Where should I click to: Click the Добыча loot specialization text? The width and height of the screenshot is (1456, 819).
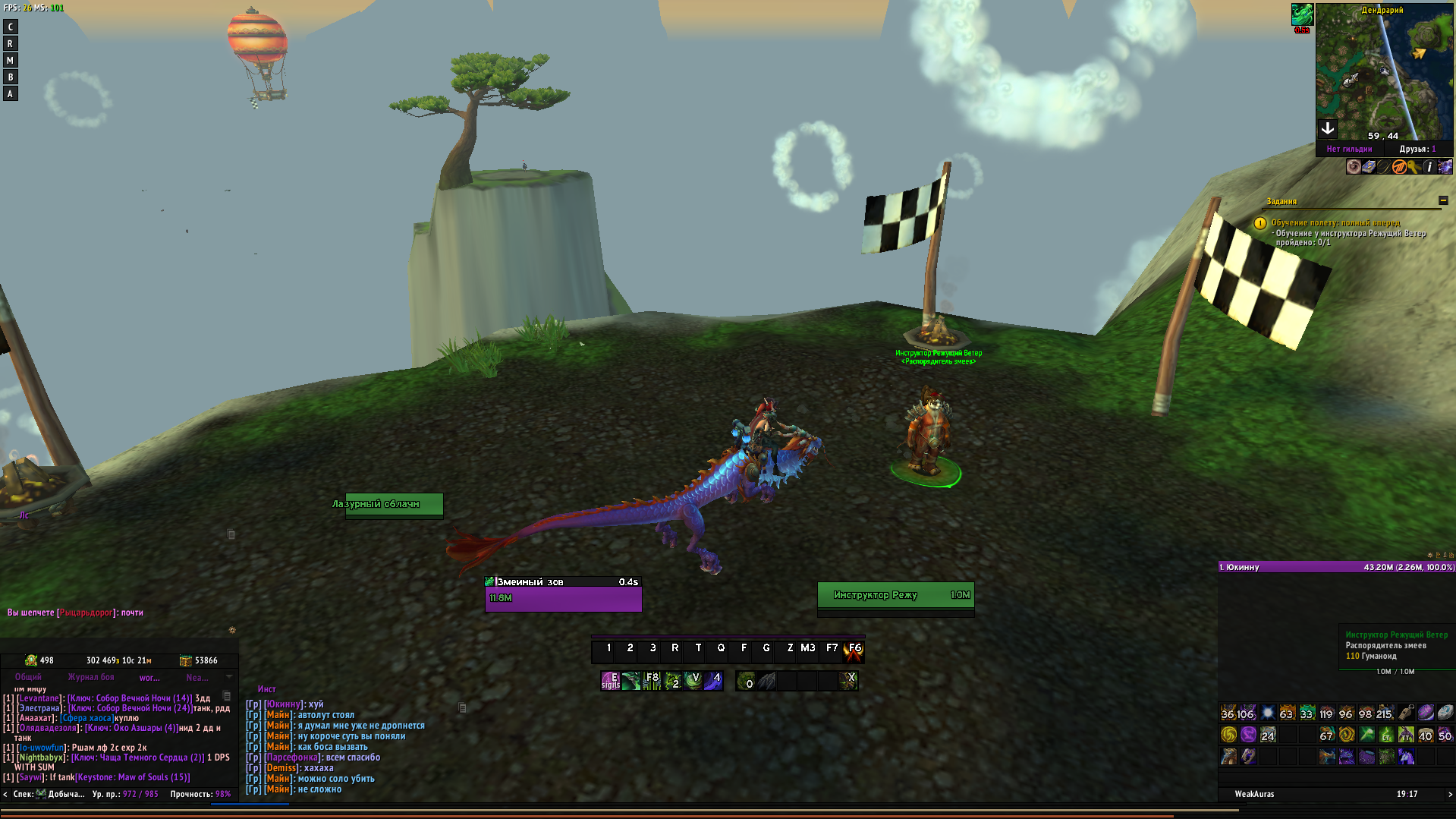coord(66,794)
